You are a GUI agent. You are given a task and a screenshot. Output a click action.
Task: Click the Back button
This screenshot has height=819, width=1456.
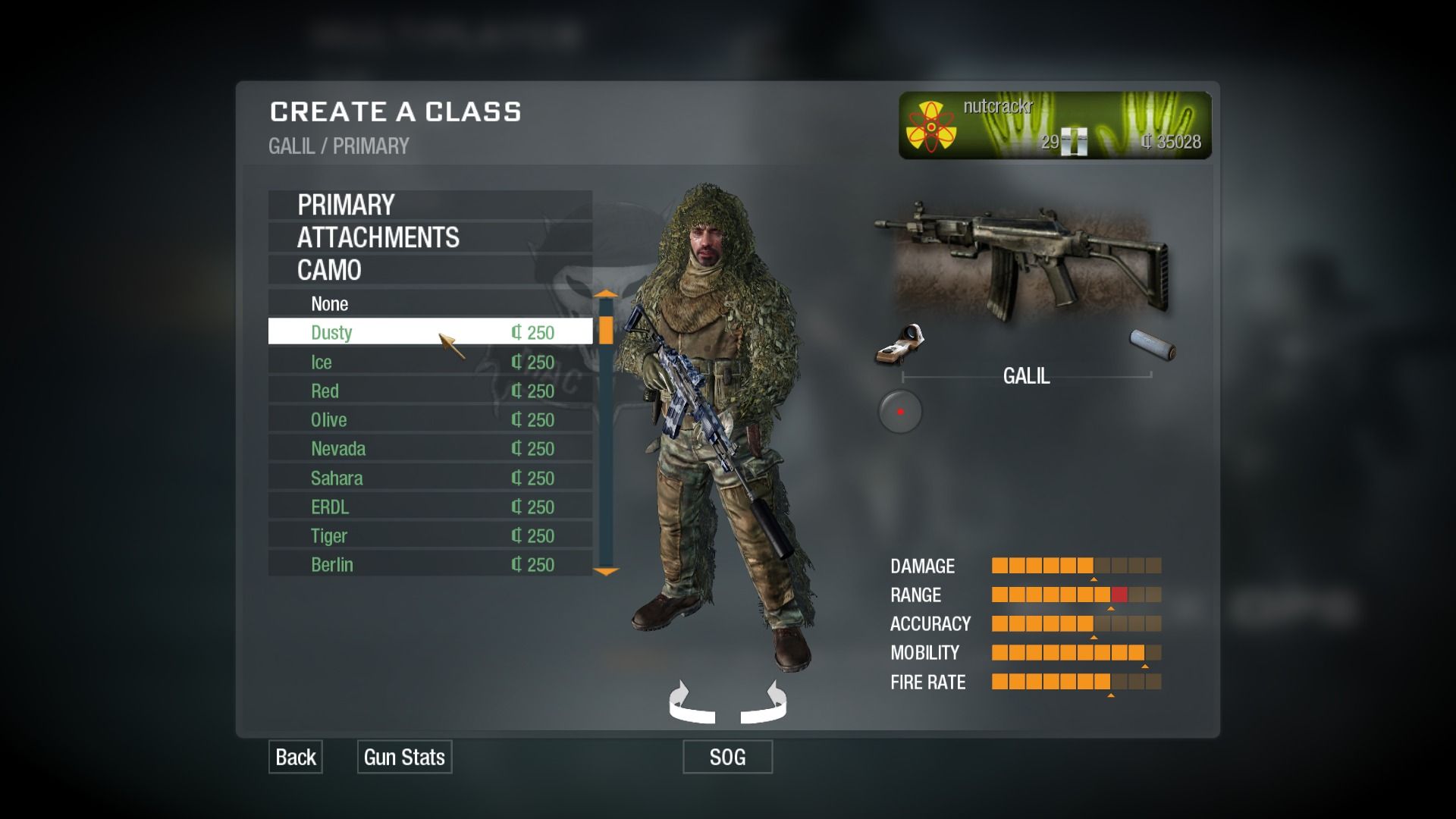coord(296,757)
